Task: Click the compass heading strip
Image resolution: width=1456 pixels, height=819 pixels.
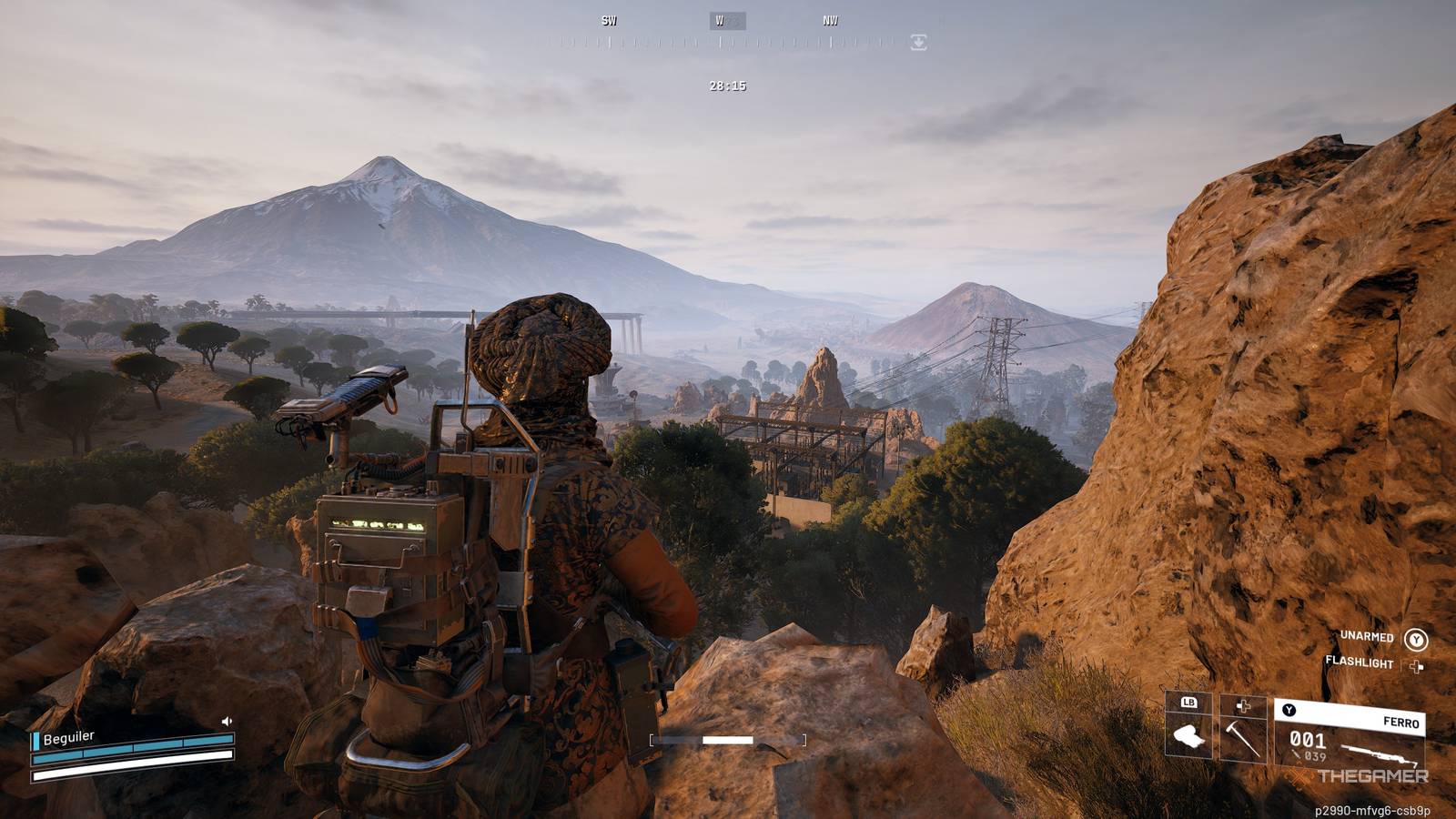Action: coord(728,41)
